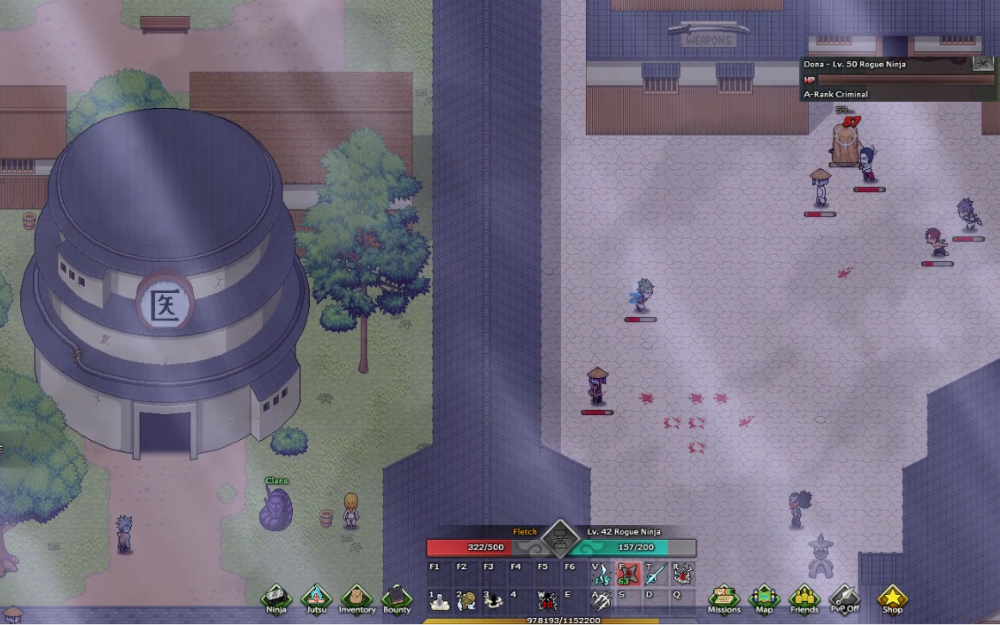Activate the skill in slot R
Image resolution: width=1000 pixels, height=625 pixels.
pos(682,574)
